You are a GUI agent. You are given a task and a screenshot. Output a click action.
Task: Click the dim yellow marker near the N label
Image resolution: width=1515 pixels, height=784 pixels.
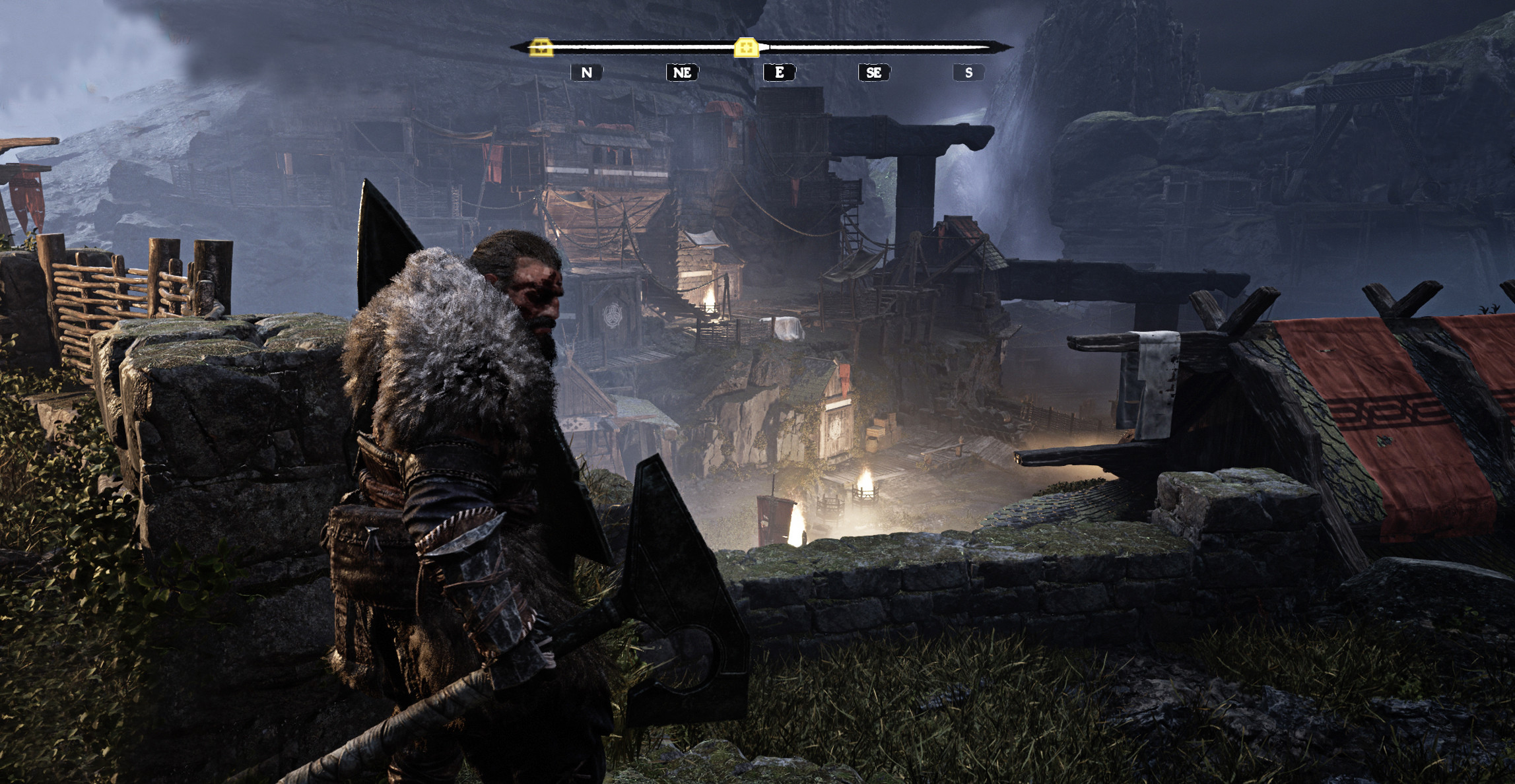point(541,47)
